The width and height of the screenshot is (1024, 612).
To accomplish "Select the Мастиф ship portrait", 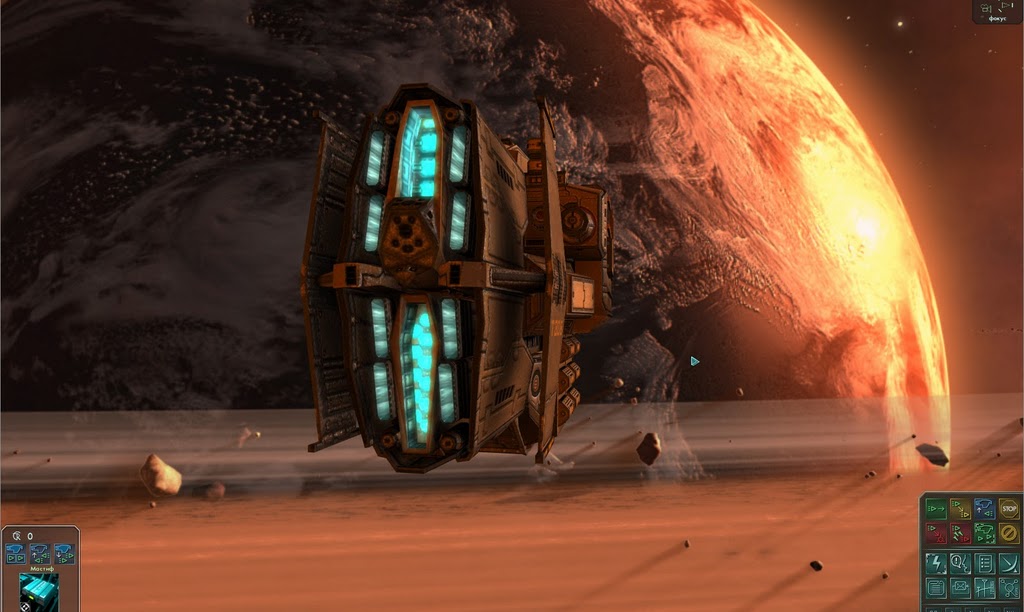I will tap(39, 591).
